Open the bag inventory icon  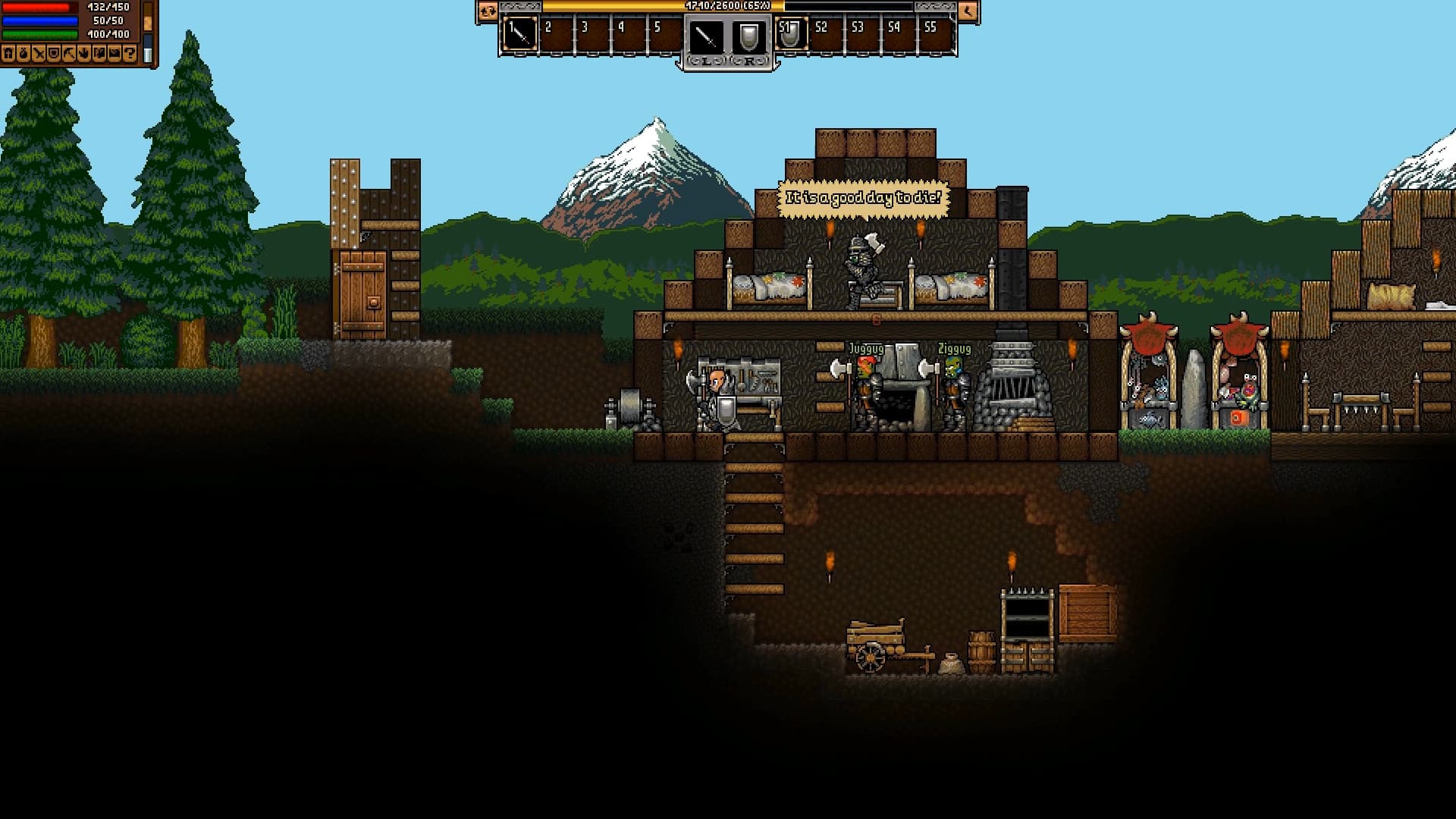[x=24, y=53]
